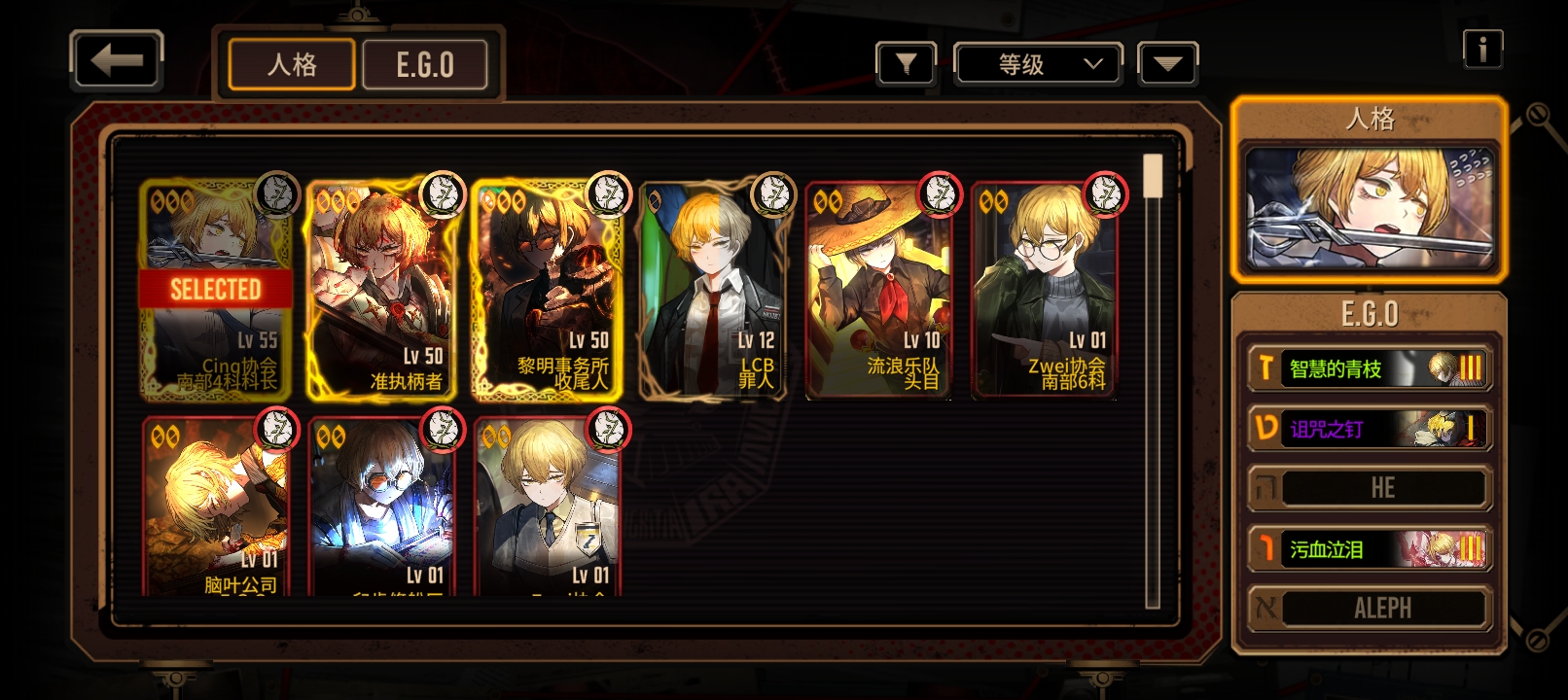Open the empty HE E.G.O slot
The width and height of the screenshot is (1568, 700).
coord(1370,488)
